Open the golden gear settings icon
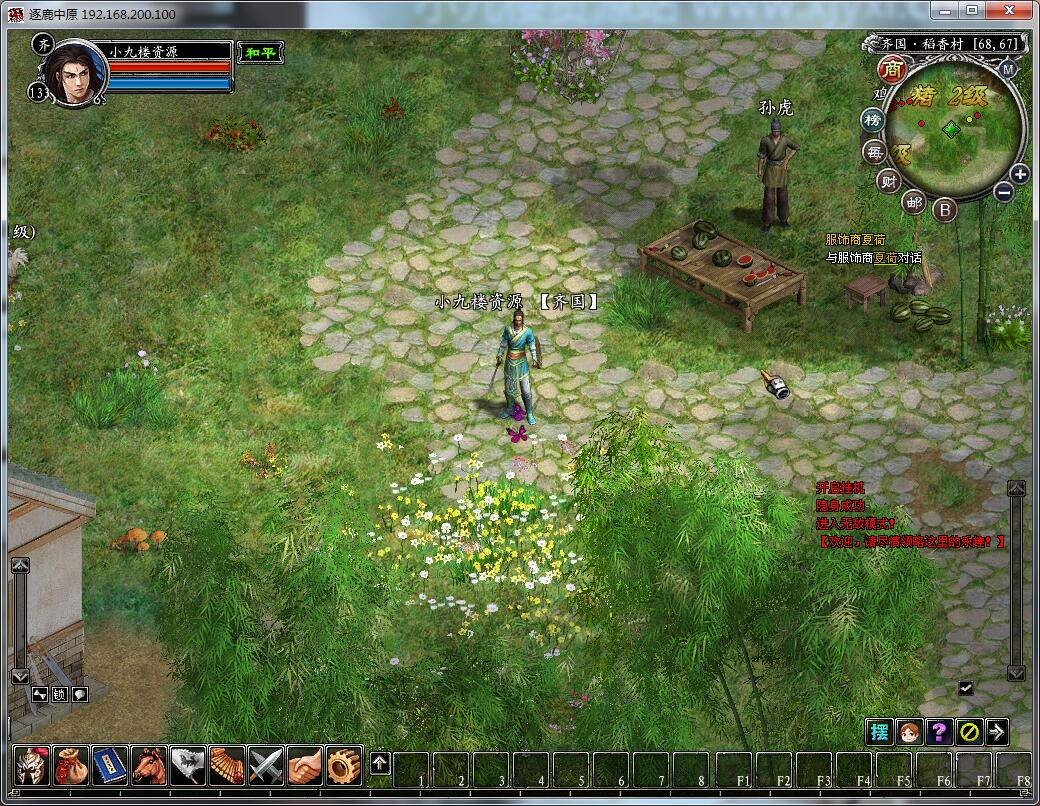The width and height of the screenshot is (1040, 806). pyautogui.click(x=344, y=765)
